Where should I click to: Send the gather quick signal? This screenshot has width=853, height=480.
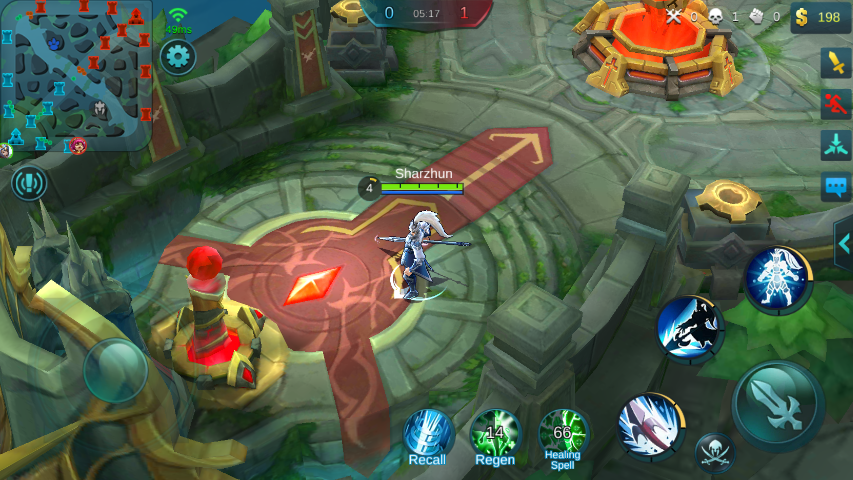[x=835, y=145]
